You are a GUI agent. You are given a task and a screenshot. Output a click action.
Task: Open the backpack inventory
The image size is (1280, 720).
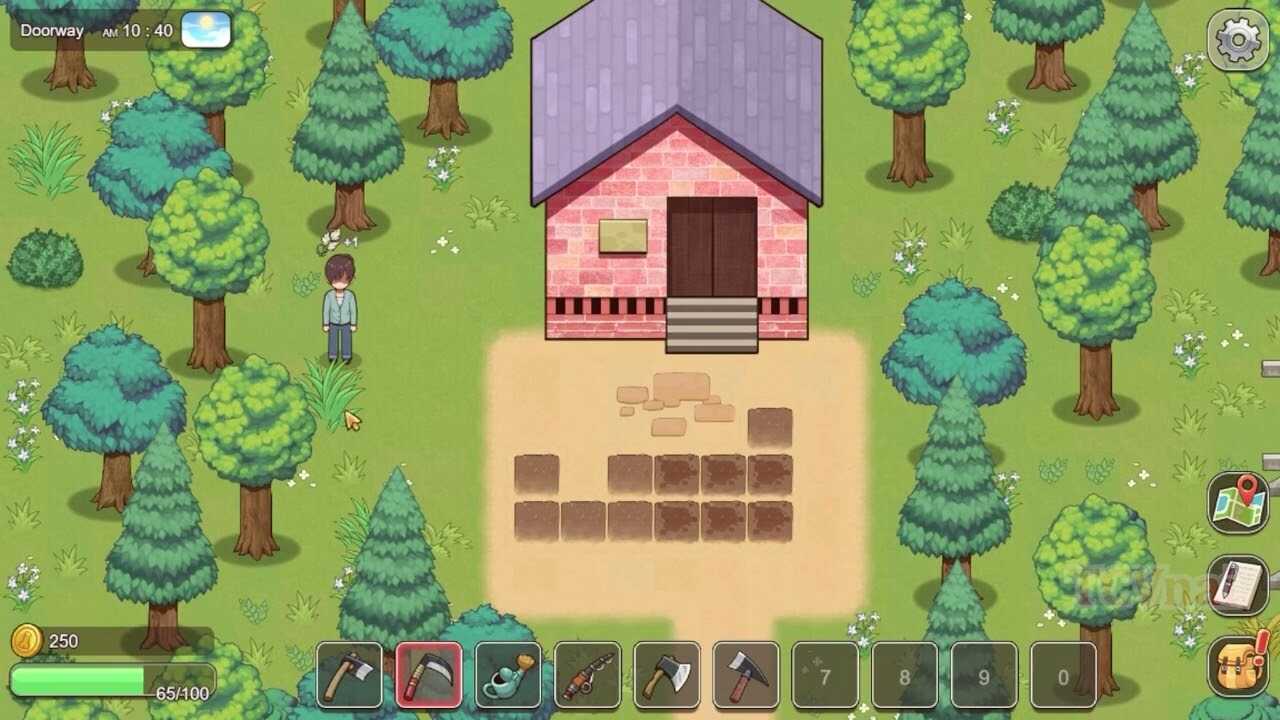(x=1238, y=665)
